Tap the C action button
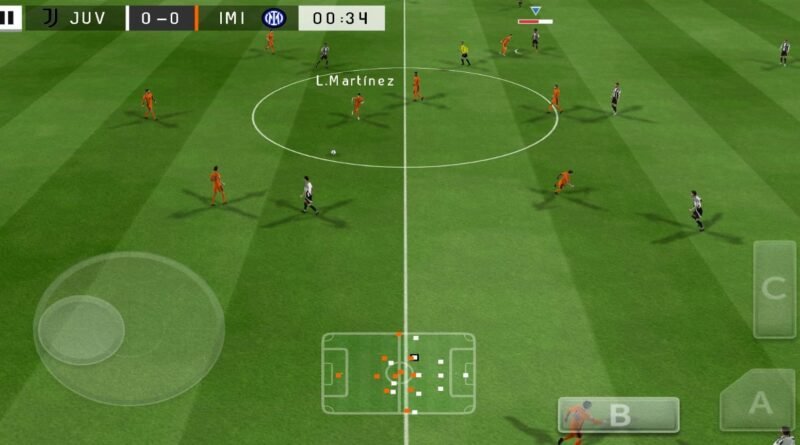Viewport: 800px width, 445px height. [773, 289]
